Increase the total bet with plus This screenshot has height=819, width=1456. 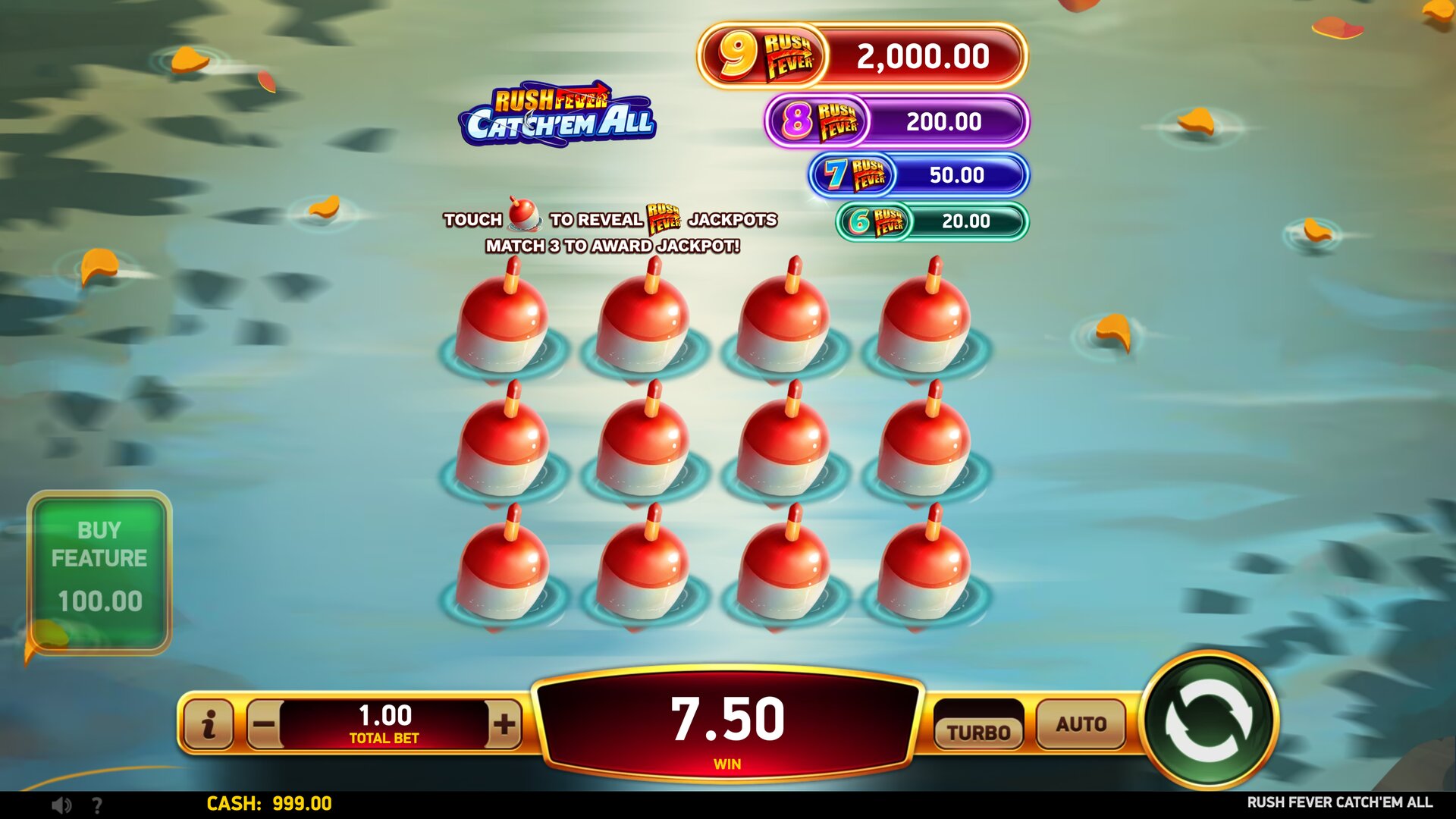pyautogui.click(x=504, y=724)
